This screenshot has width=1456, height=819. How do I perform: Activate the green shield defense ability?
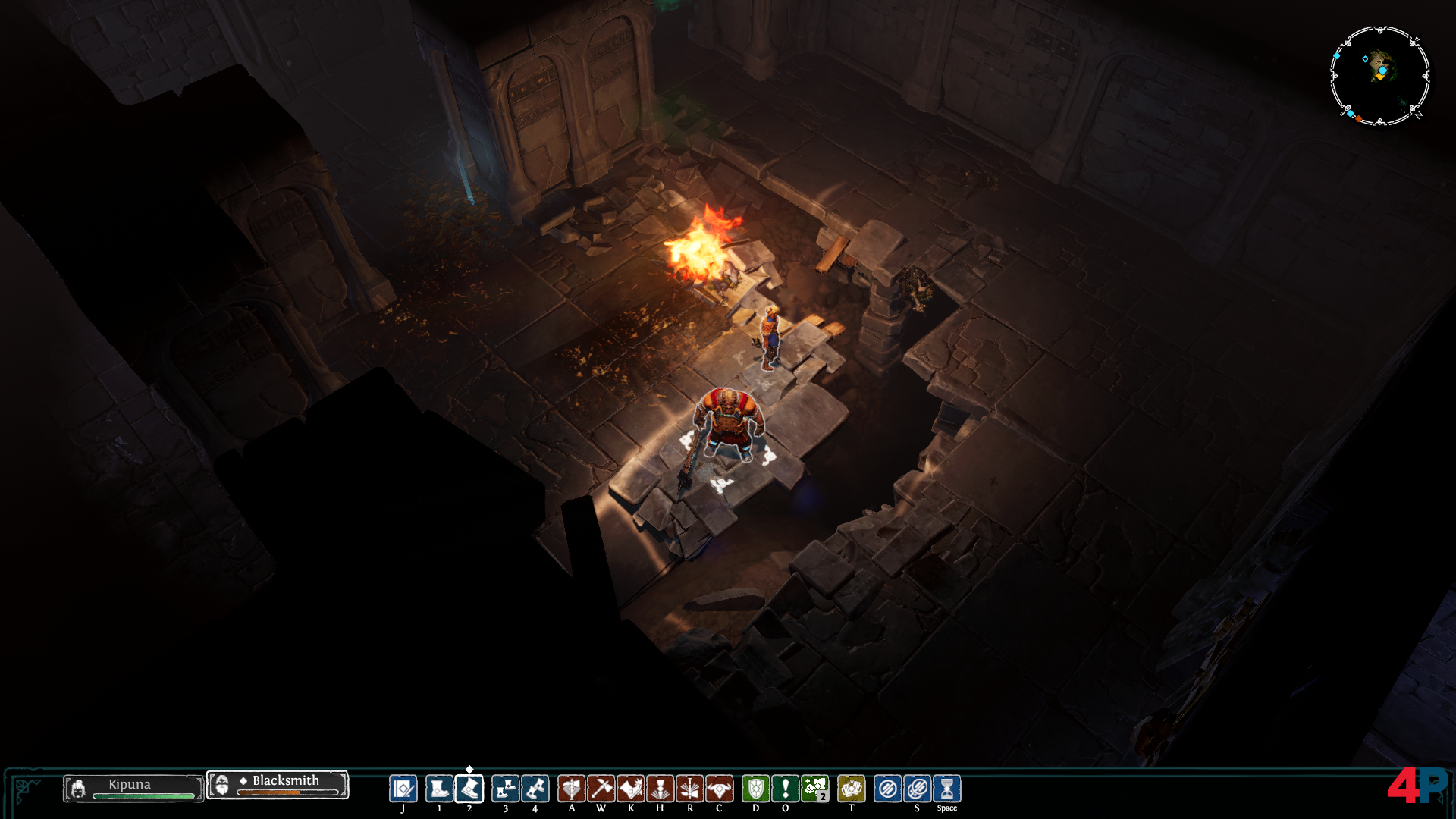[755, 789]
